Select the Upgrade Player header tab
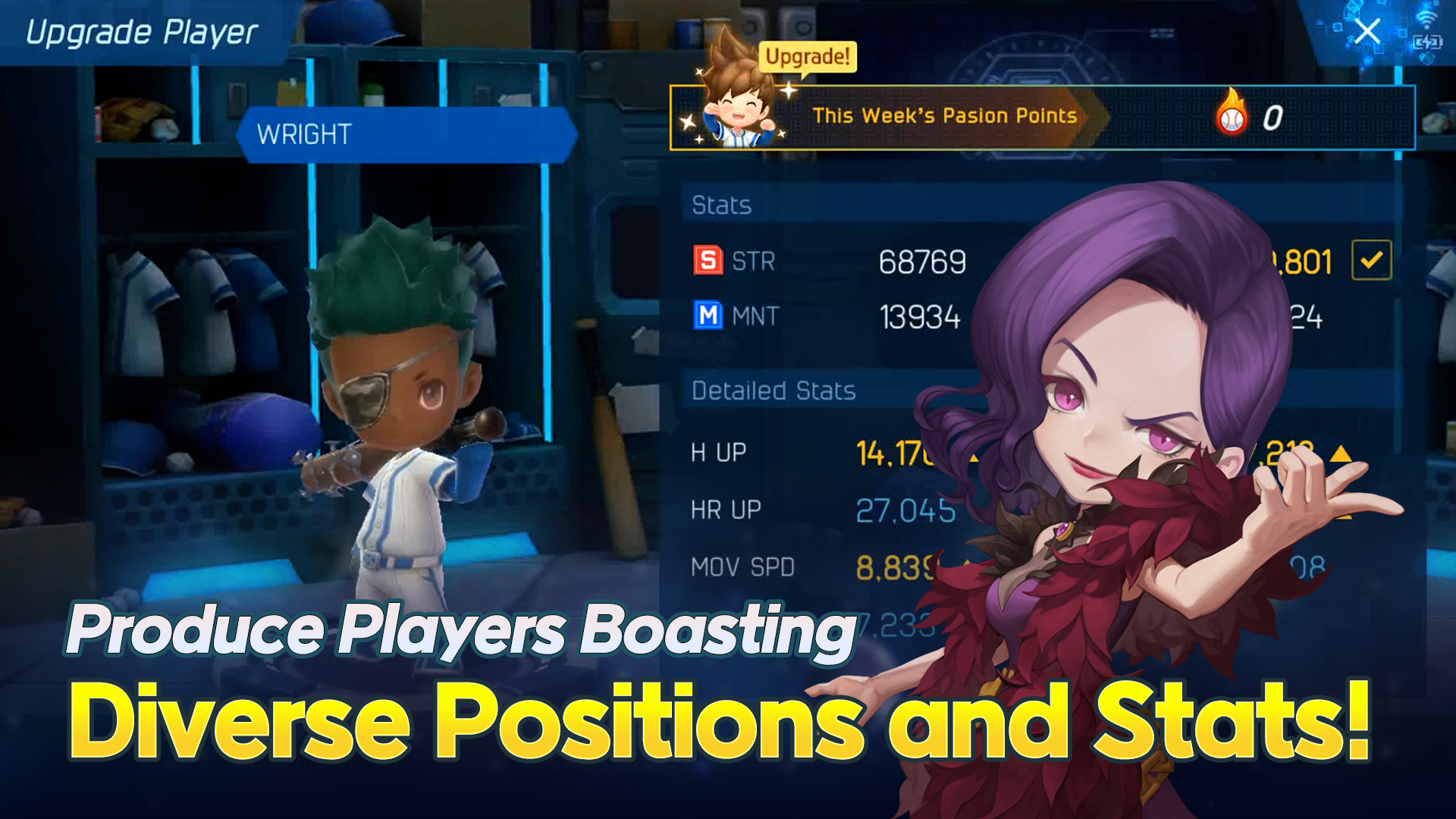 [x=142, y=32]
